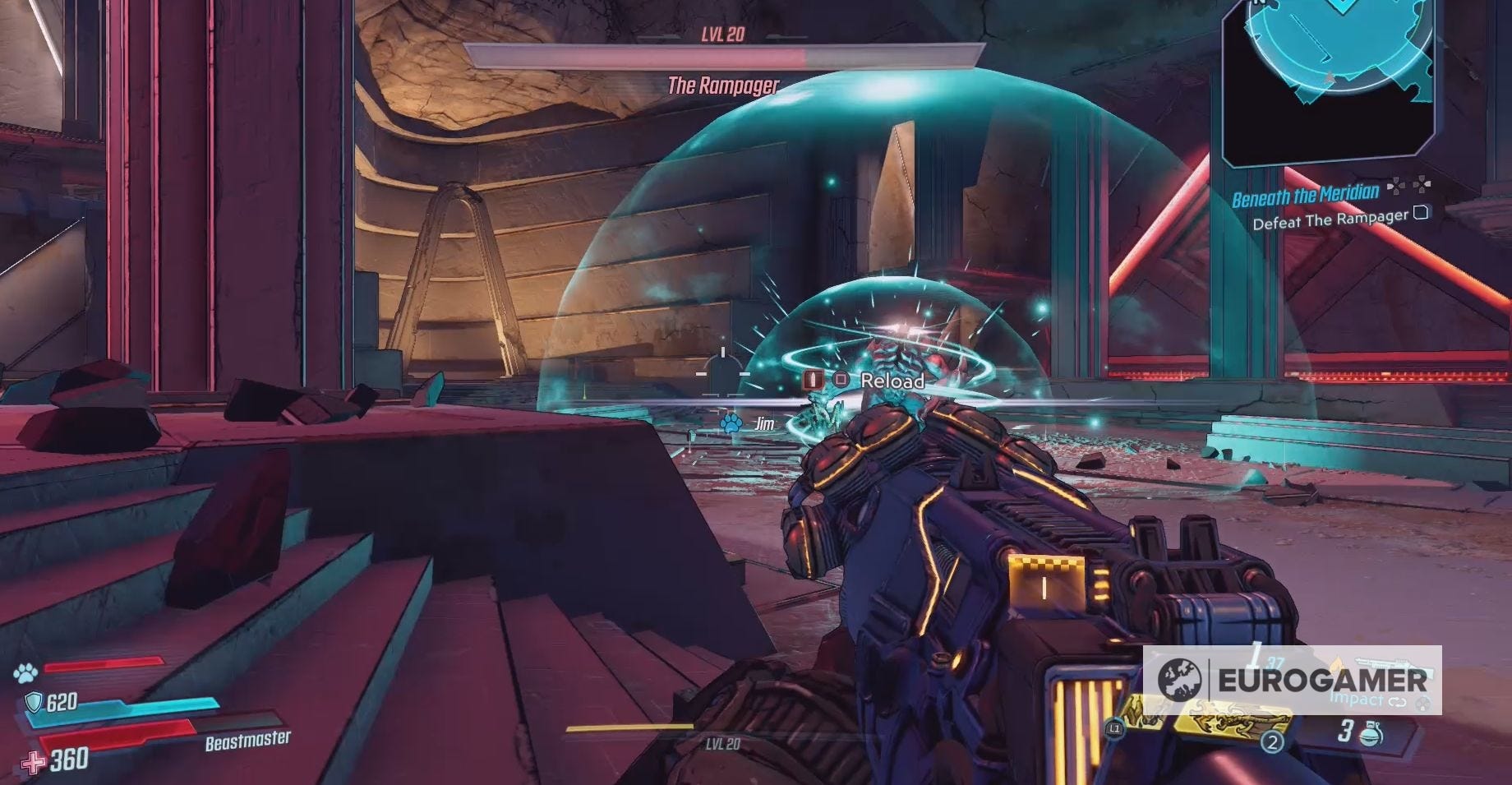This screenshot has height=785, width=1512.
Task: Click the flame fire-rate icon above the weapon card
Action: 1337,662
